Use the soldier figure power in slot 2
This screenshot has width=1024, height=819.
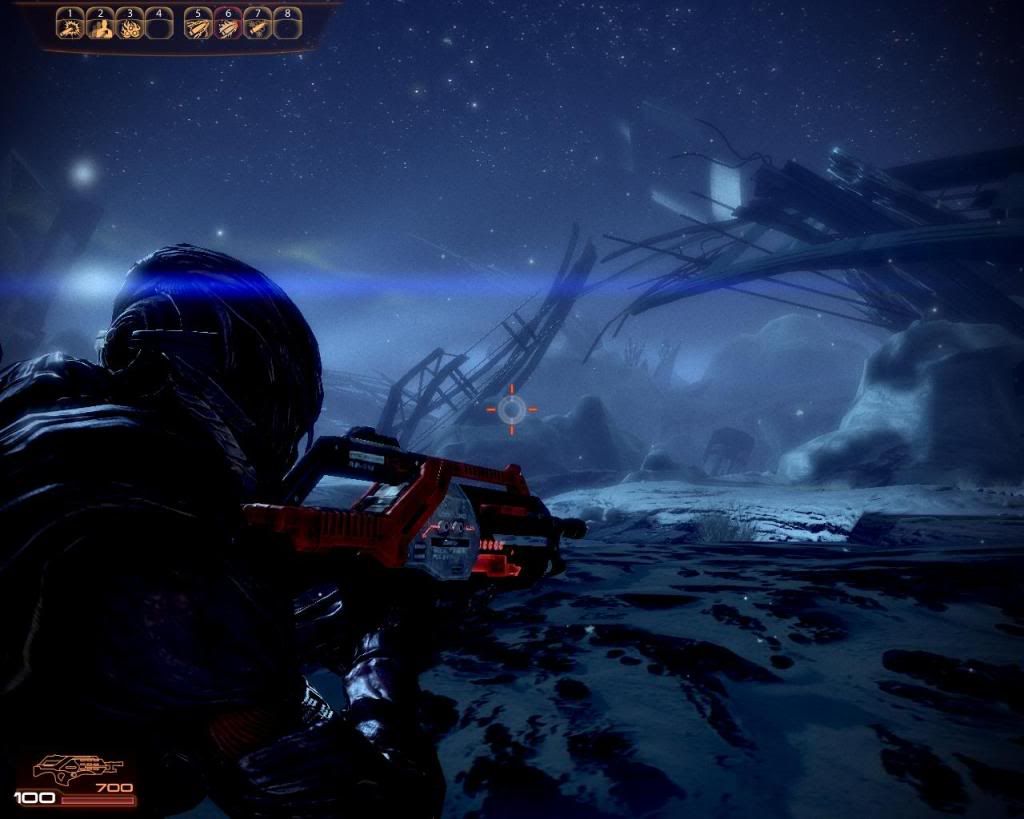(99, 26)
